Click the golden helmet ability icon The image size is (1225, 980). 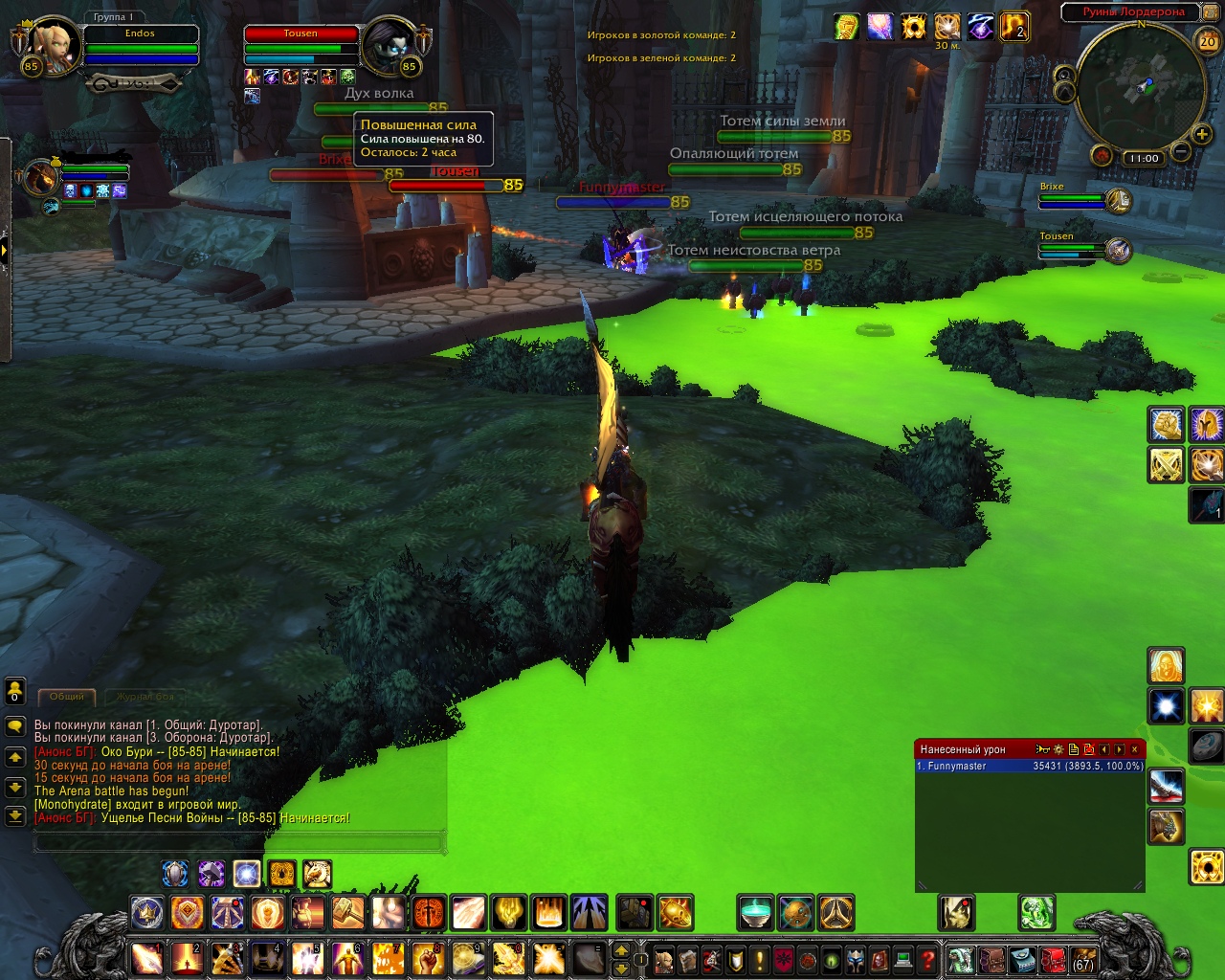tap(1207, 424)
